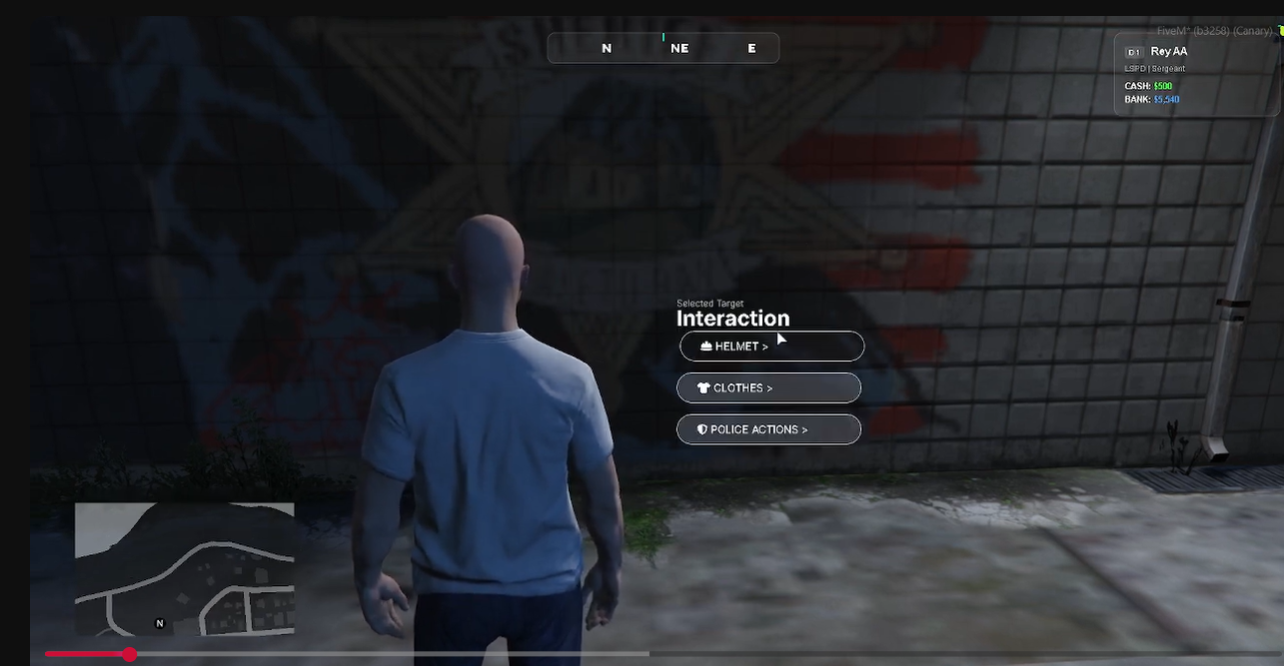The width and height of the screenshot is (1284, 666).
Task: Select the Police Actions entry
Action: pos(768,430)
